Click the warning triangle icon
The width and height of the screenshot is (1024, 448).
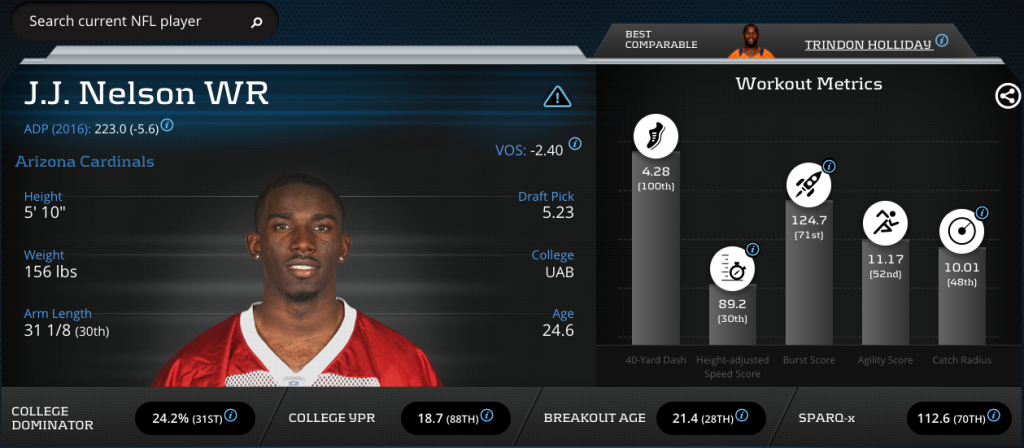tap(557, 96)
